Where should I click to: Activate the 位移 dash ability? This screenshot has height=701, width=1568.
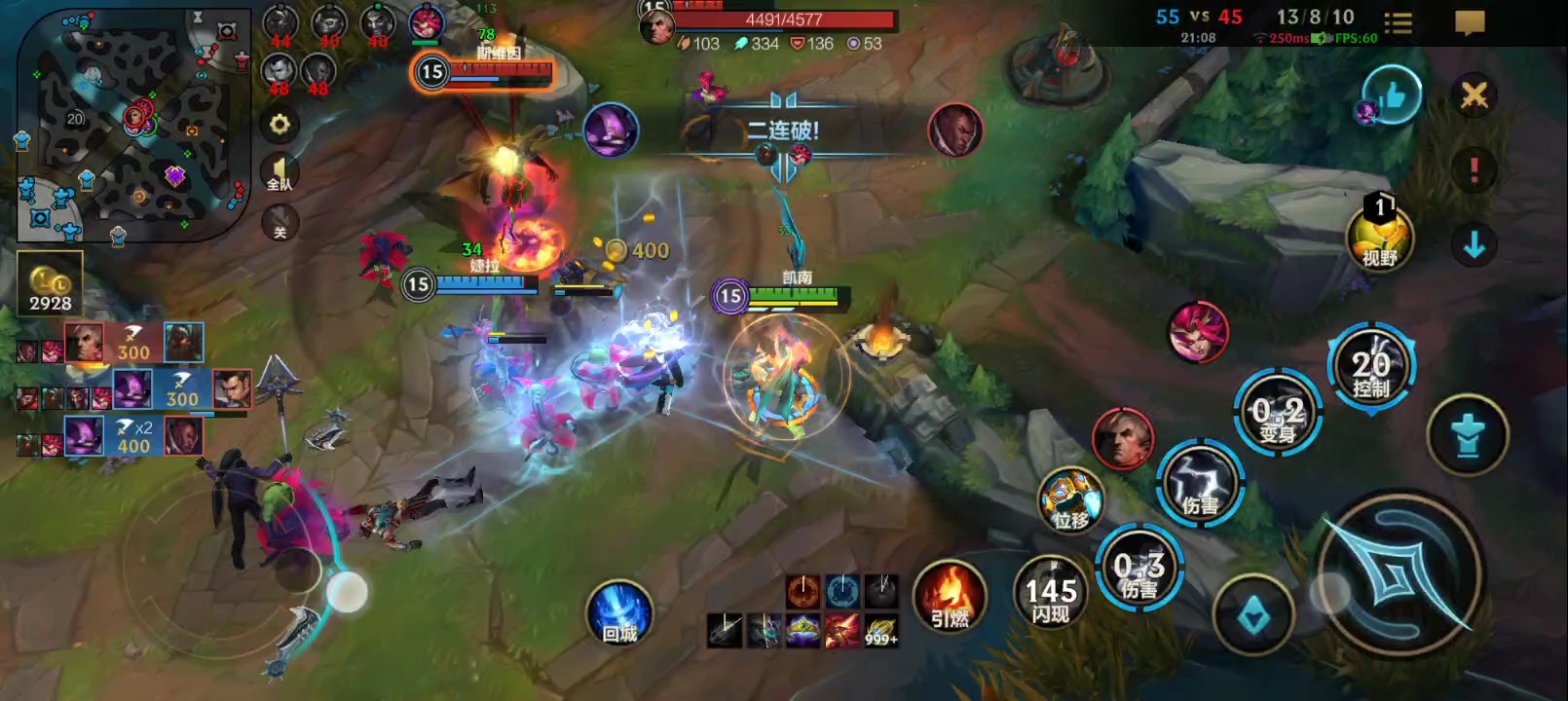(1070, 500)
